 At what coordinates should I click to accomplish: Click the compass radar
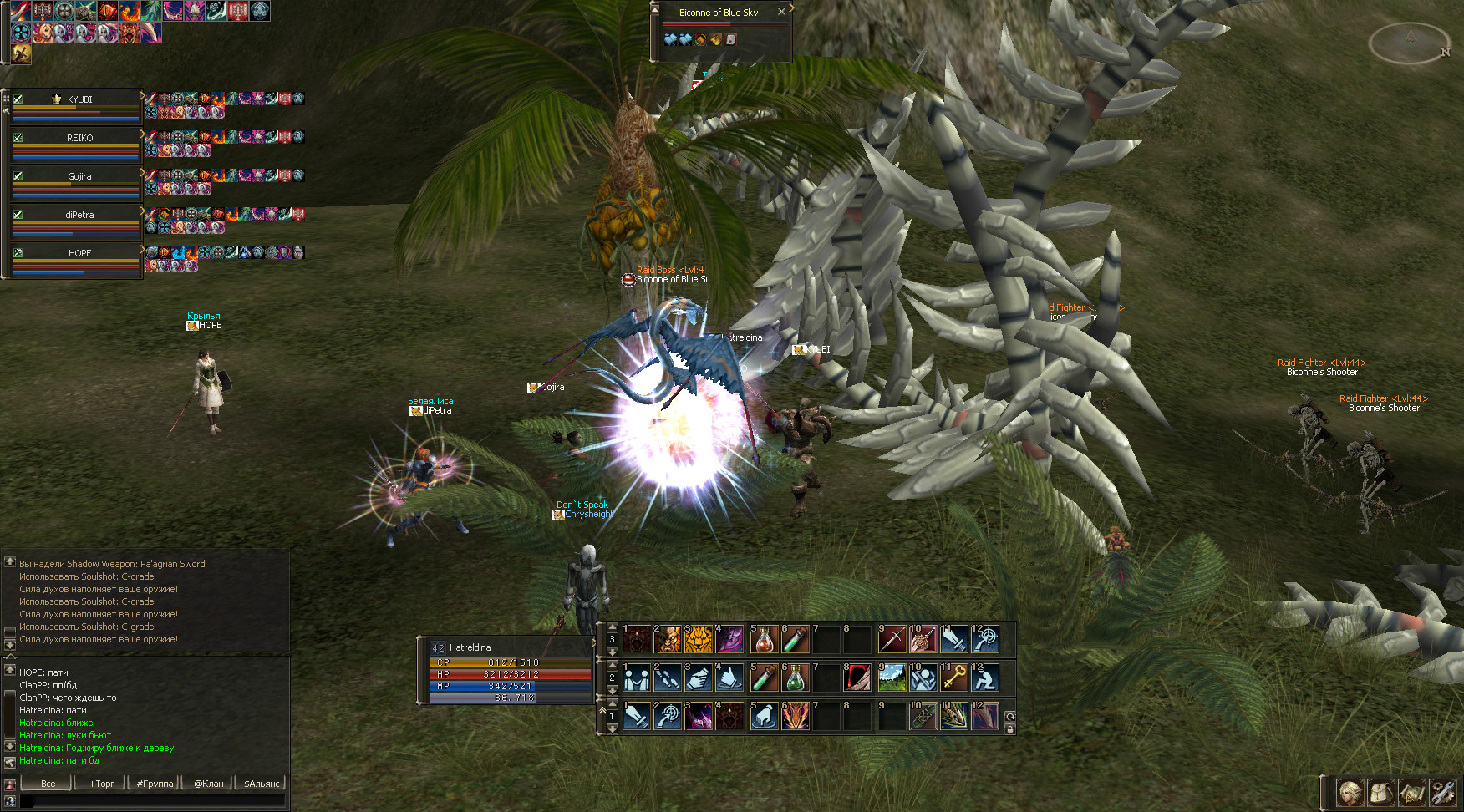click(x=1411, y=42)
